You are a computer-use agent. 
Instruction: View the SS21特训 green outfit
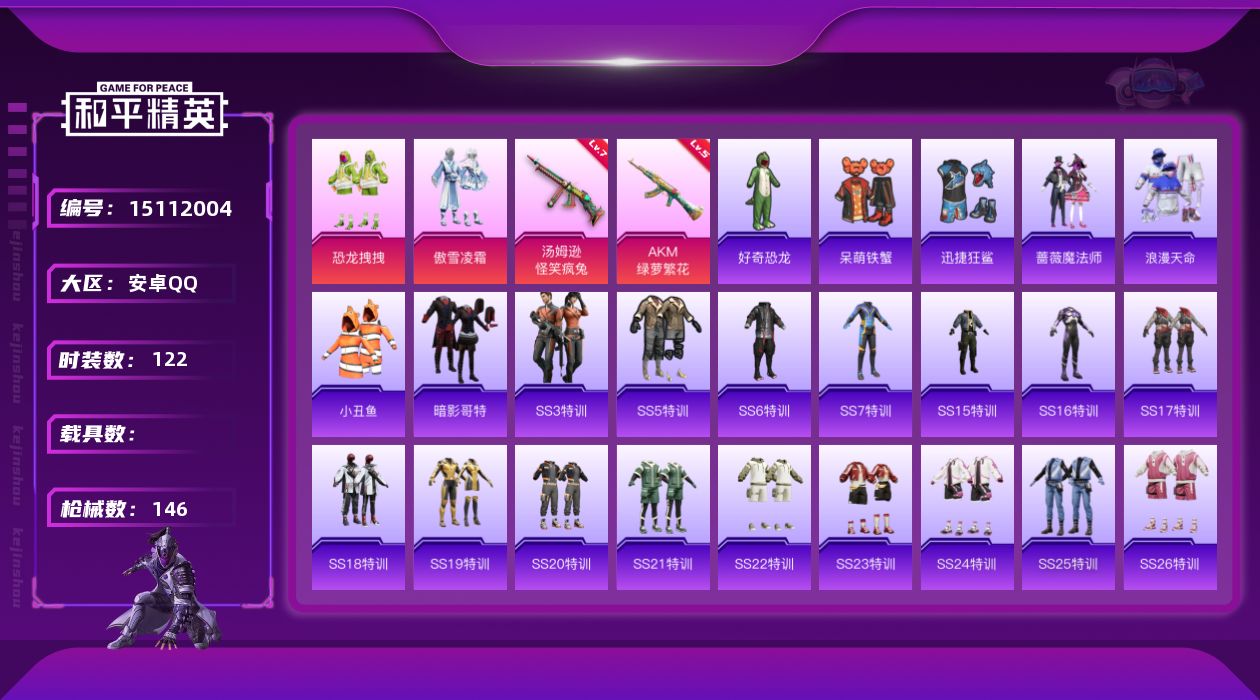[x=663, y=517]
